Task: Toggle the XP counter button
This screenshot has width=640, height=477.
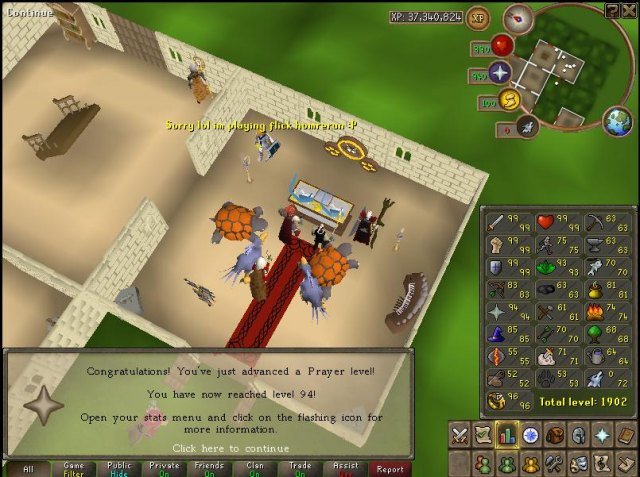Action: [x=478, y=17]
